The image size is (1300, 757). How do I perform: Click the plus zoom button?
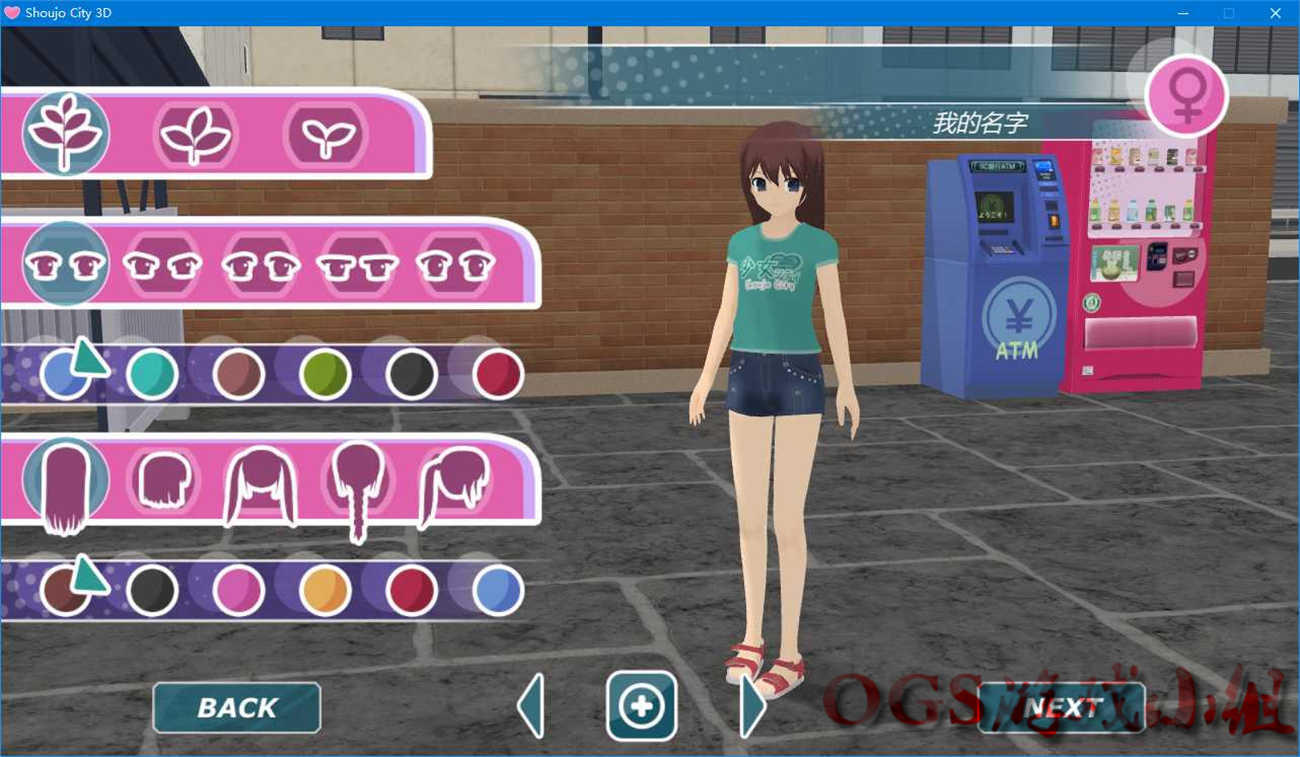641,706
